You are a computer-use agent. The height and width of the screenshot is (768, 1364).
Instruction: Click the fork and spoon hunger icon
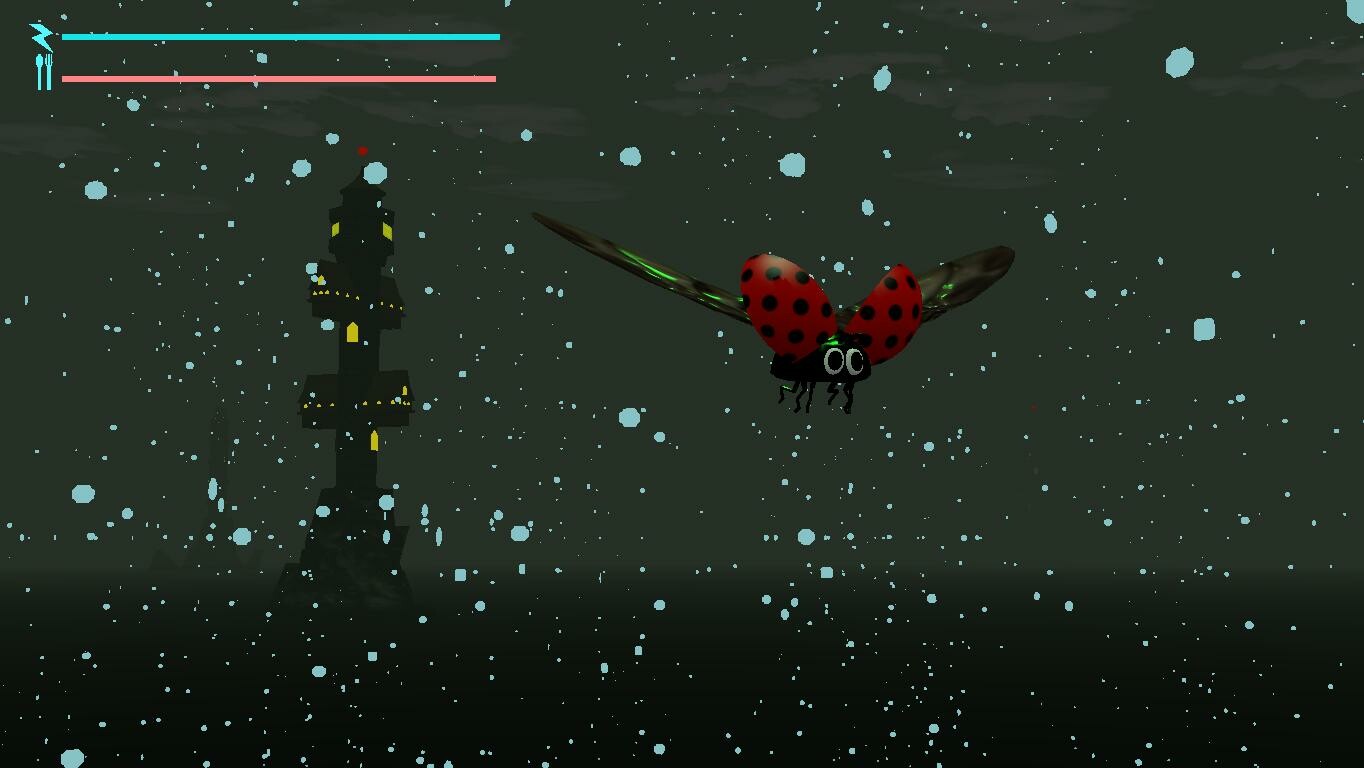pyautogui.click(x=42, y=70)
